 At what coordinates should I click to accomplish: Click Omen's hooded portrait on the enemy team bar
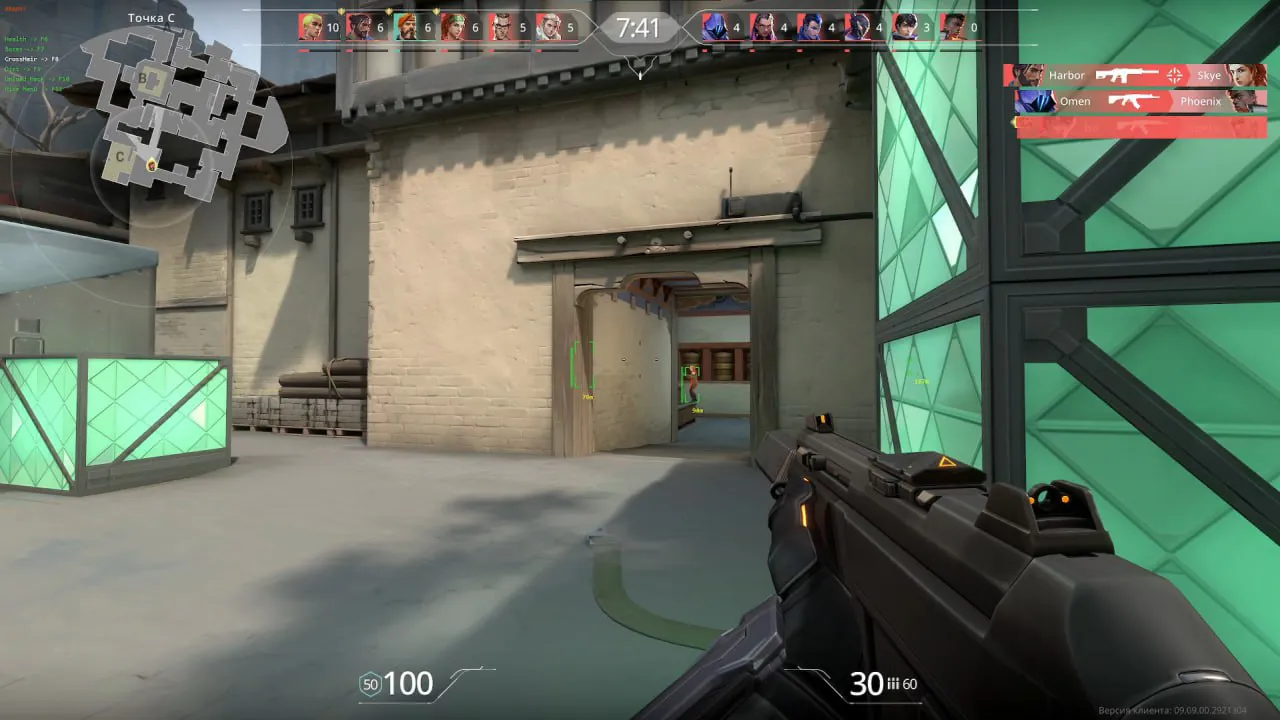712,28
